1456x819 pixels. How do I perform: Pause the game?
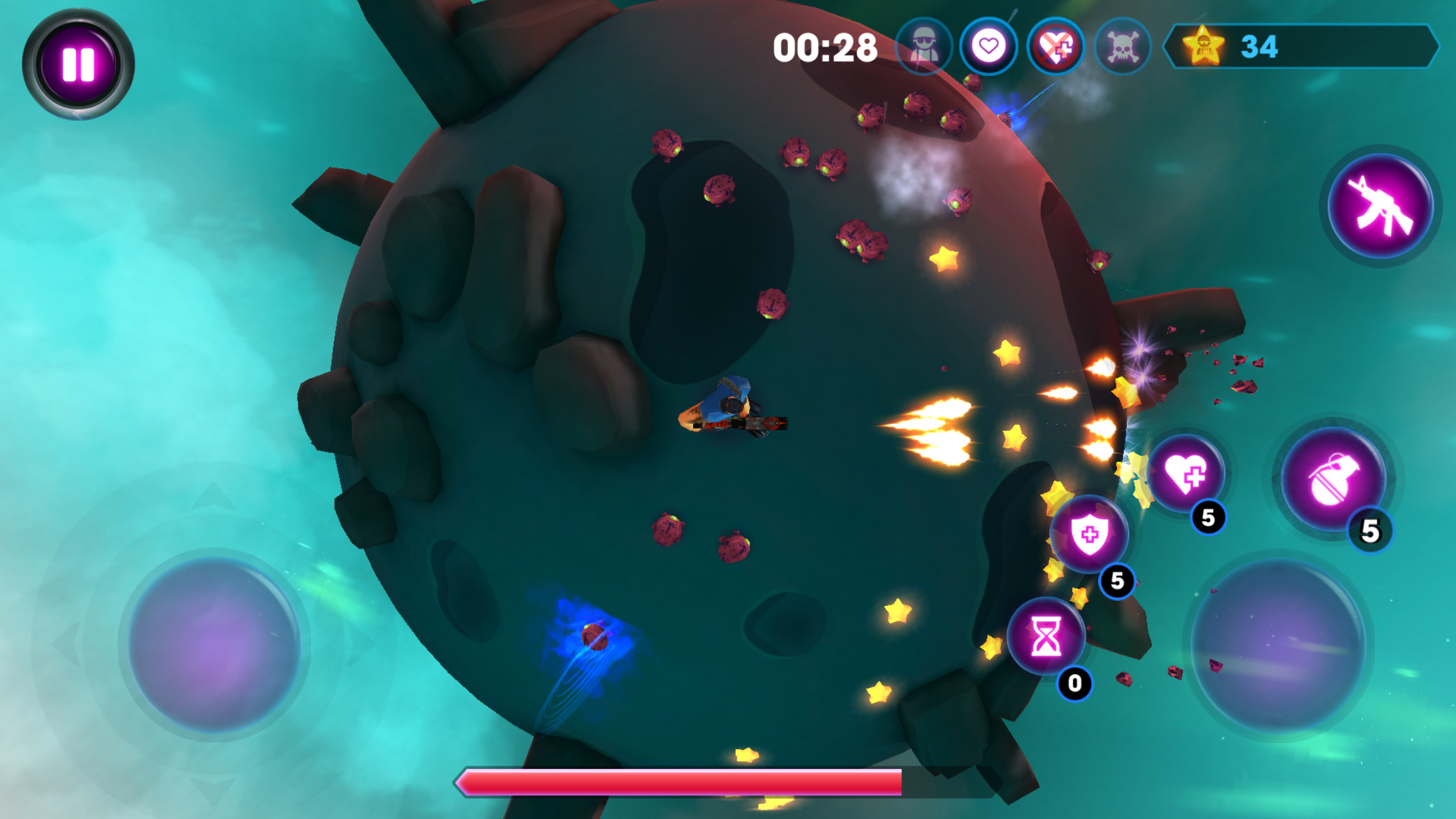(x=79, y=63)
